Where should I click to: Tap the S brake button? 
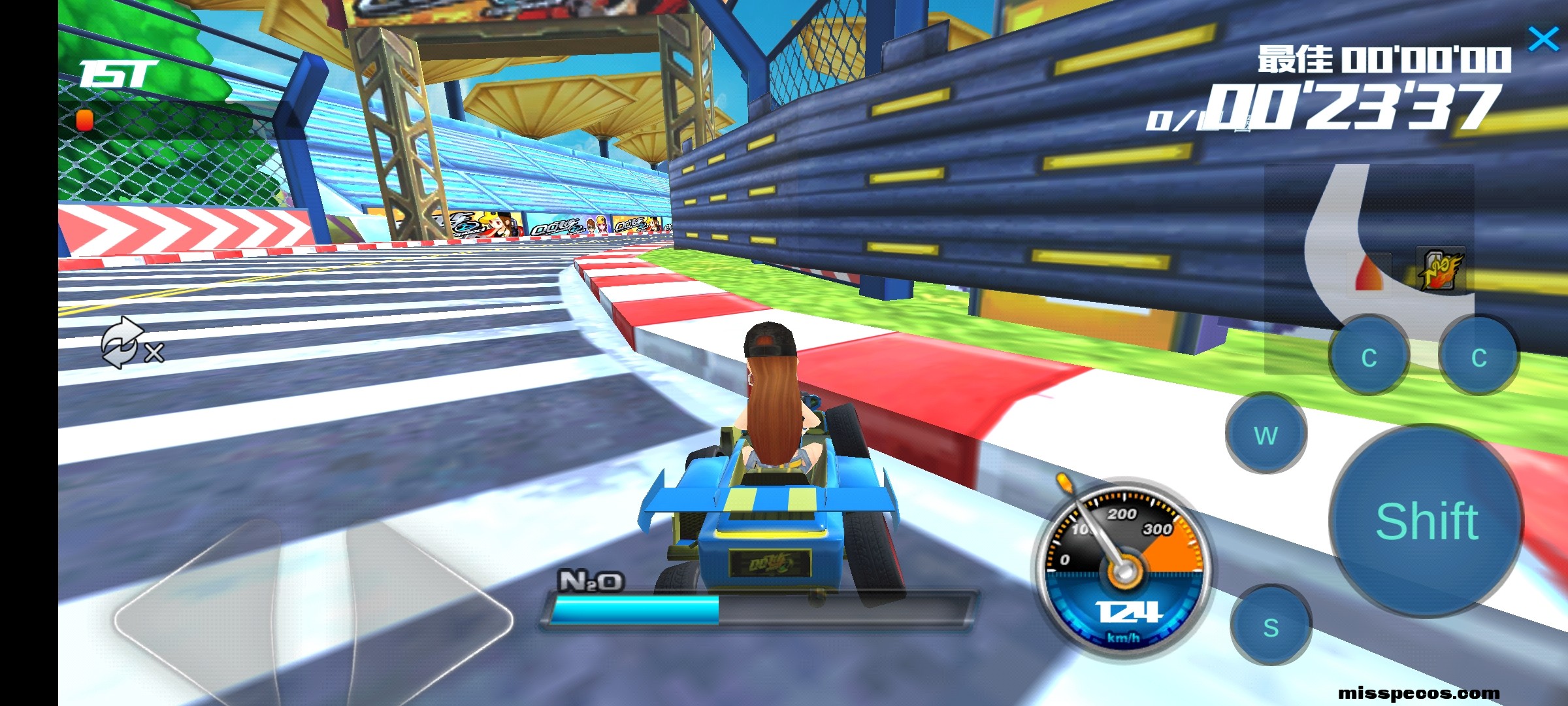(x=1271, y=626)
